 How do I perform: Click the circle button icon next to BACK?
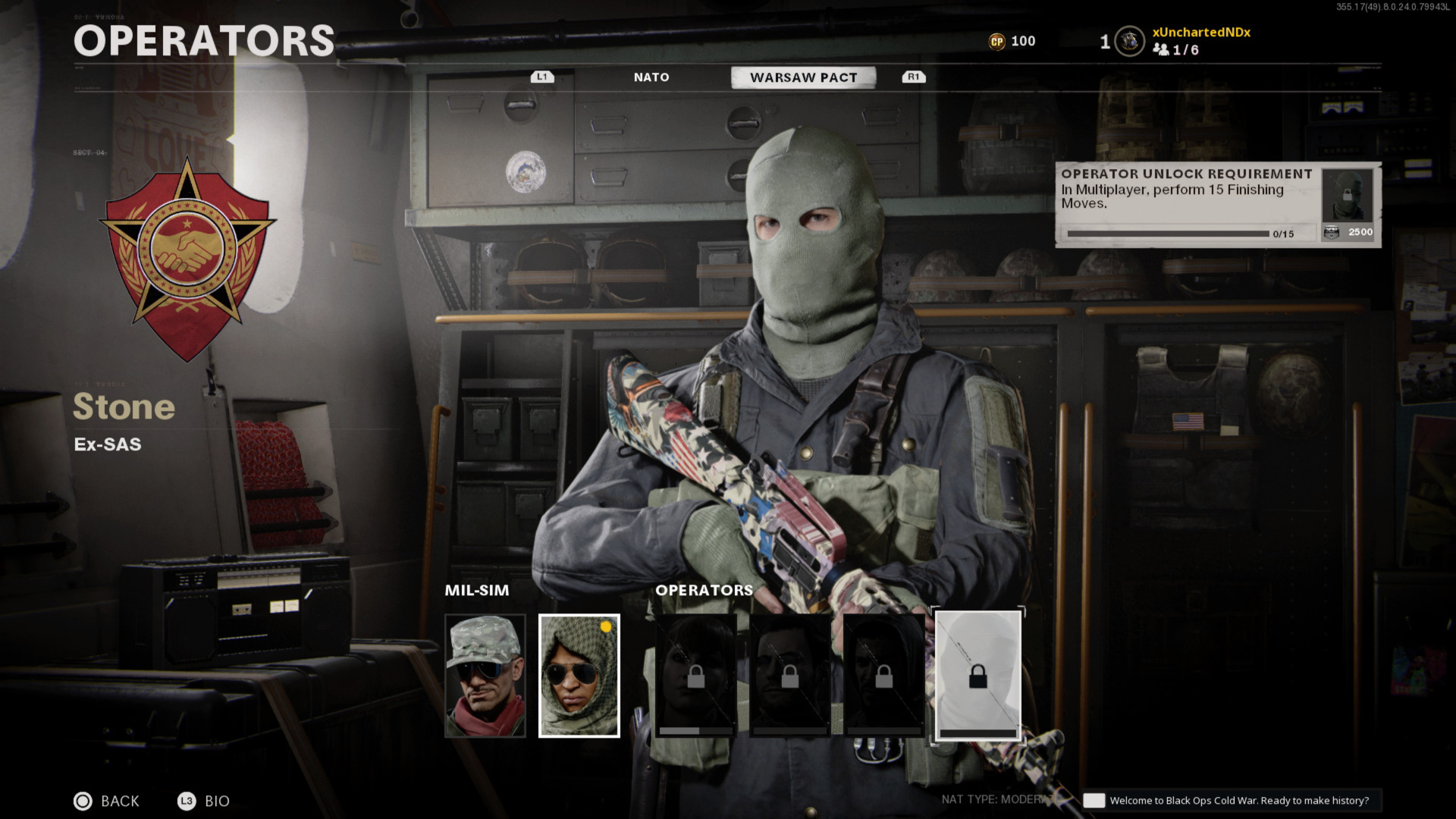(82, 801)
